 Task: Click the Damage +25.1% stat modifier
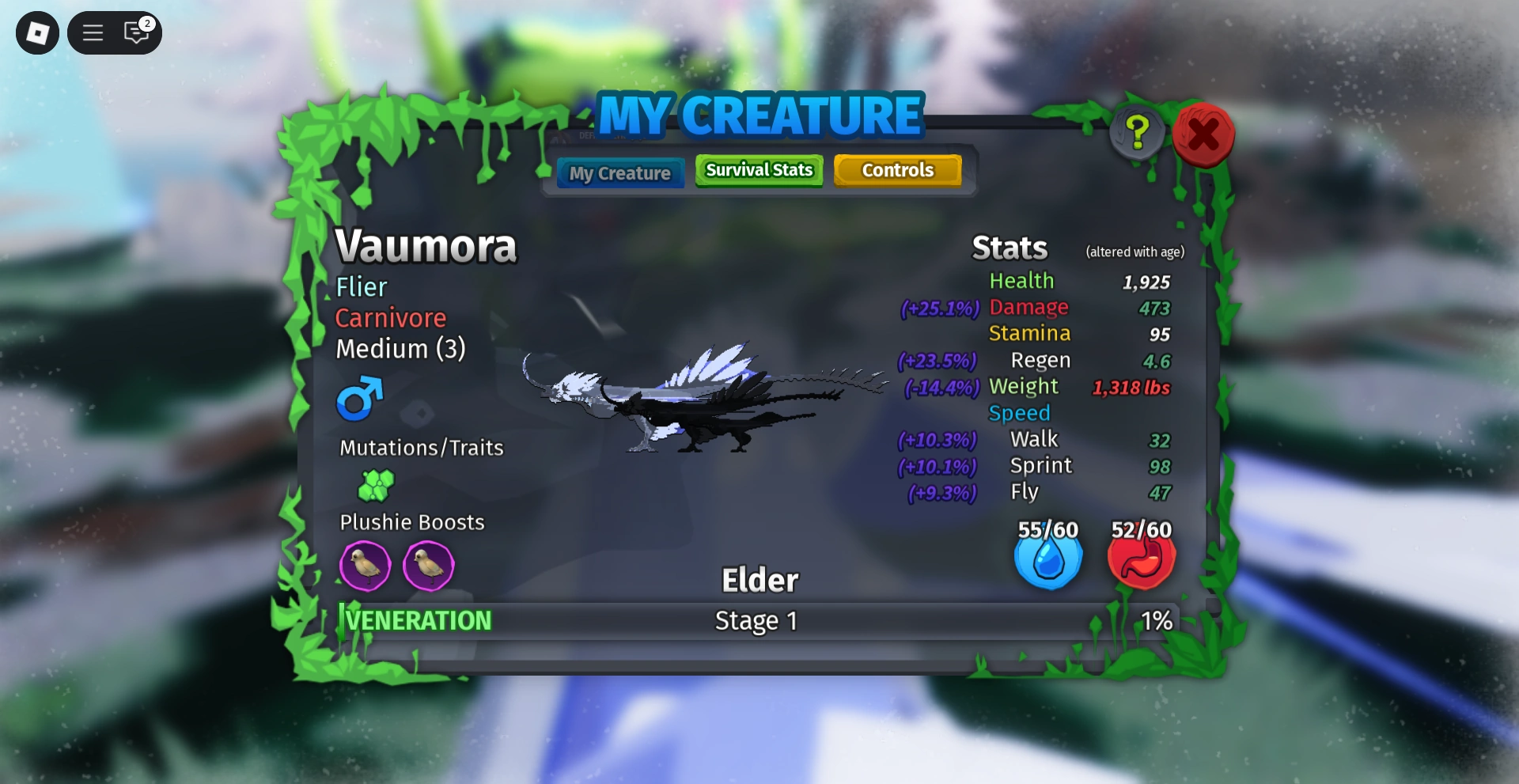coord(941,309)
